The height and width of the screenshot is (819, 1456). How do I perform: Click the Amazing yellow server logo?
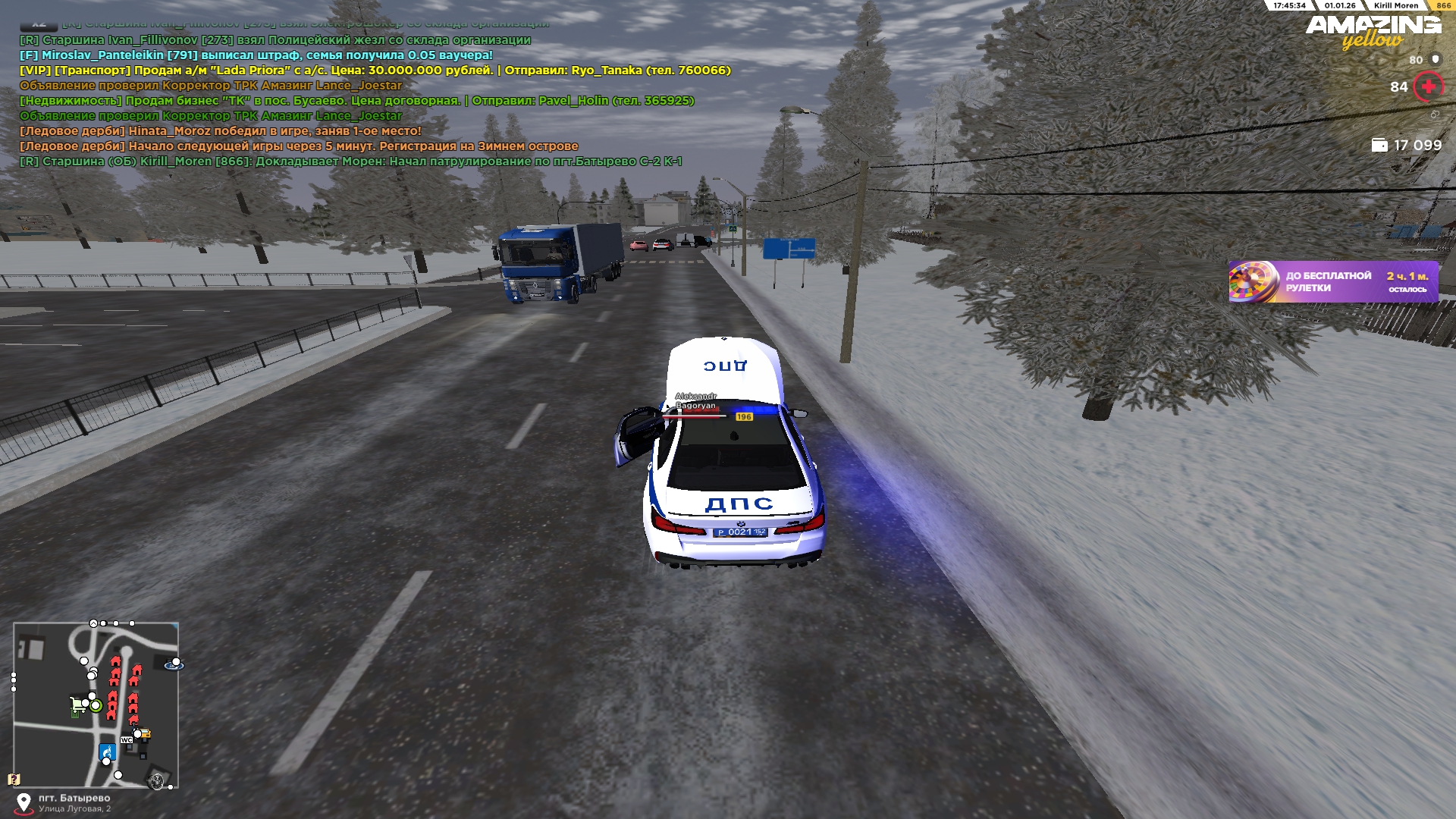coord(1373,32)
